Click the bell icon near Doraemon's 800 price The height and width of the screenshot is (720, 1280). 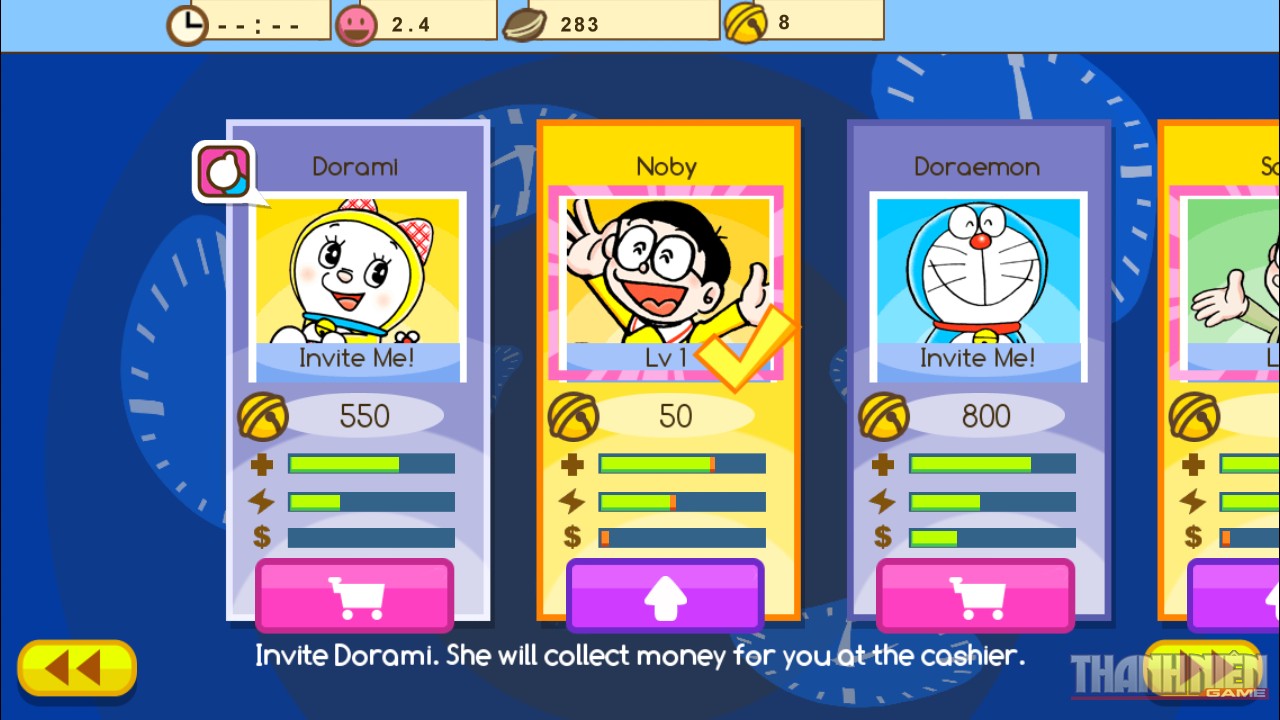pyautogui.click(x=884, y=414)
